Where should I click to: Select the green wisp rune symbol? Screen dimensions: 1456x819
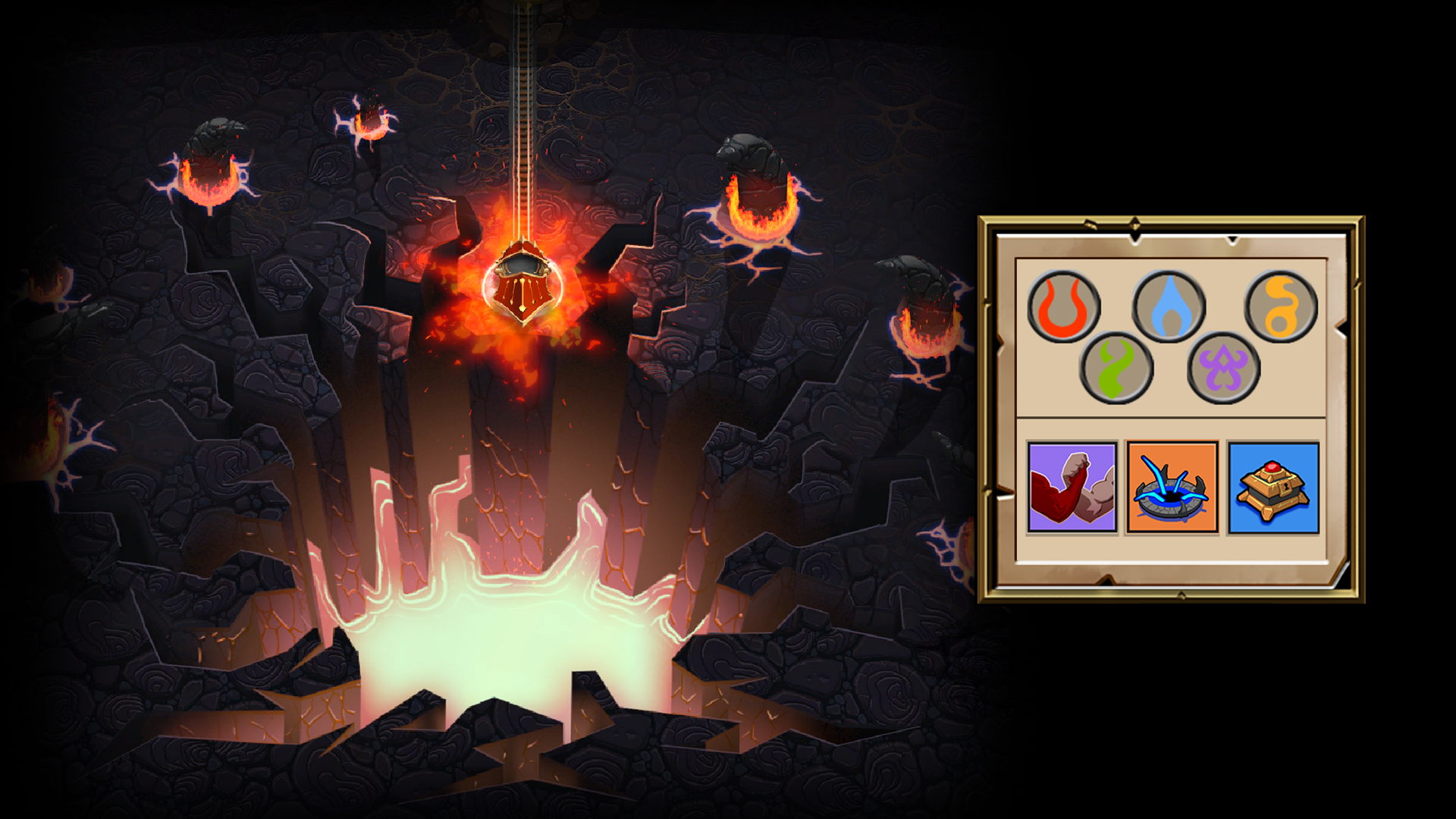click(x=1116, y=369)
